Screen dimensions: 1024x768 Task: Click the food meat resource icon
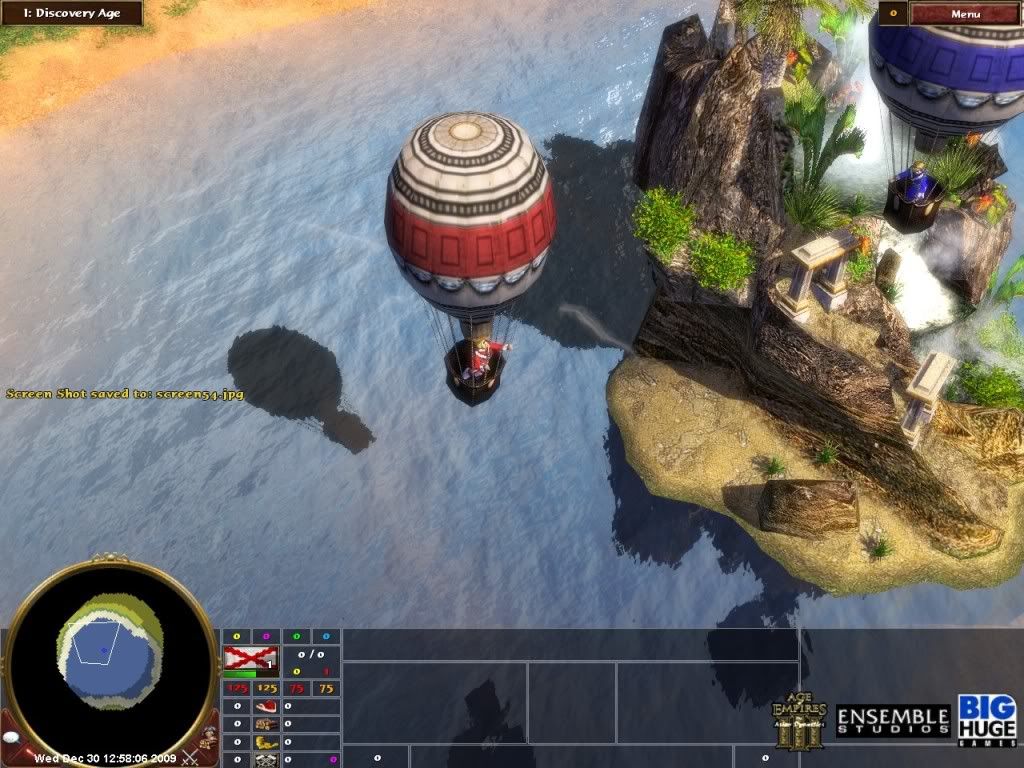(x=266, y=706)
